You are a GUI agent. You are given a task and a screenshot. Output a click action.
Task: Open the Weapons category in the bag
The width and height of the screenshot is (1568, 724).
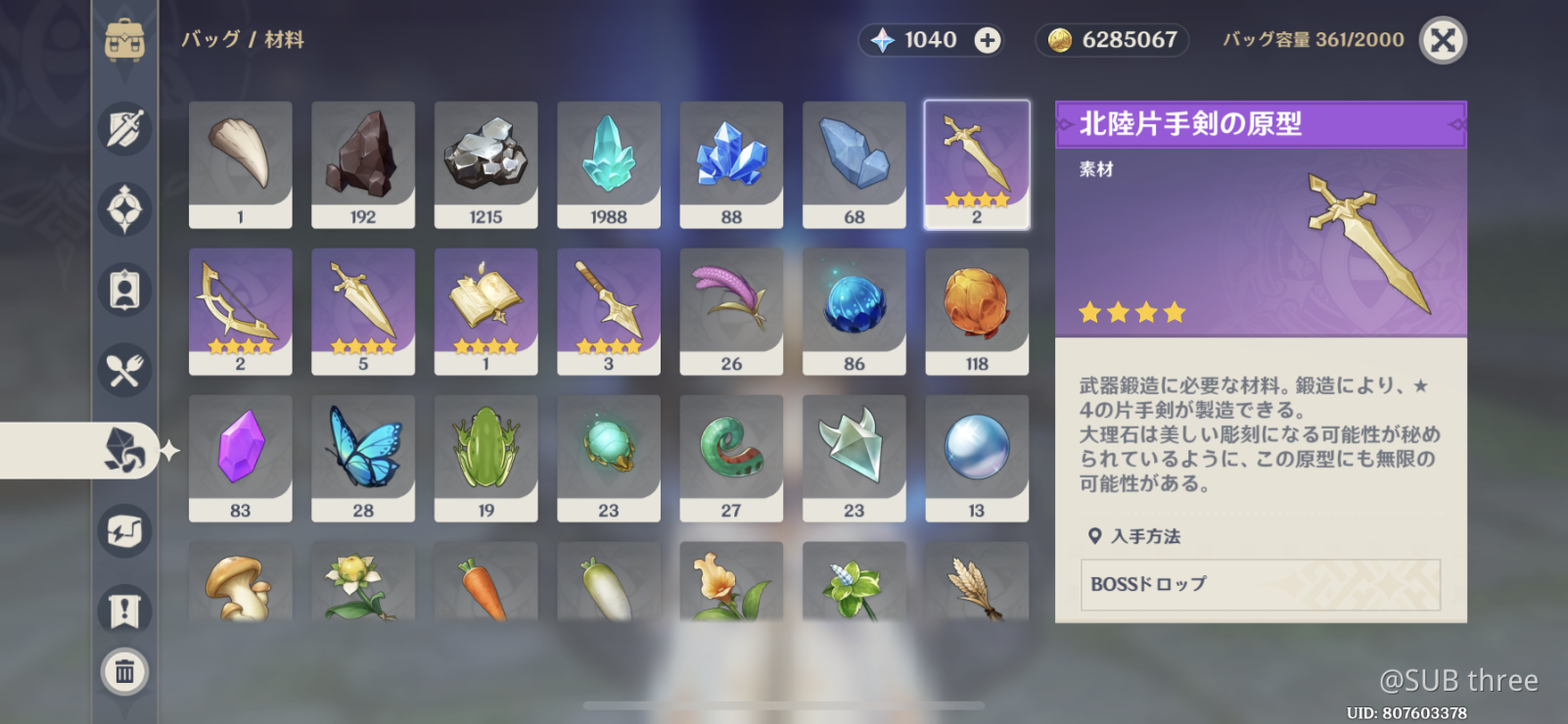pyautogui.click(x=125, y=129)
